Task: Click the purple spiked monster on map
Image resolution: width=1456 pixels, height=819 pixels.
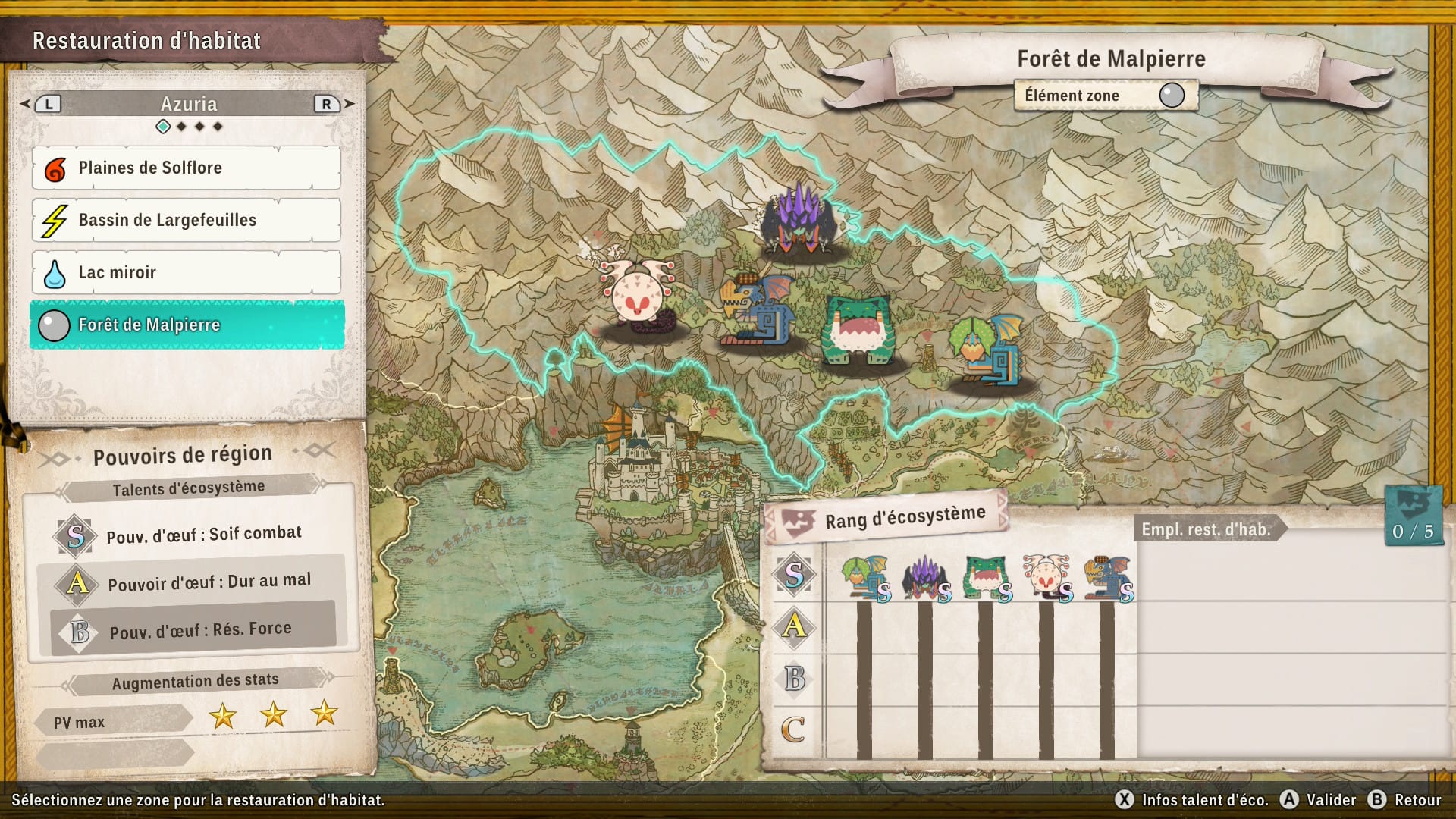Action: (x=799, y=220)
